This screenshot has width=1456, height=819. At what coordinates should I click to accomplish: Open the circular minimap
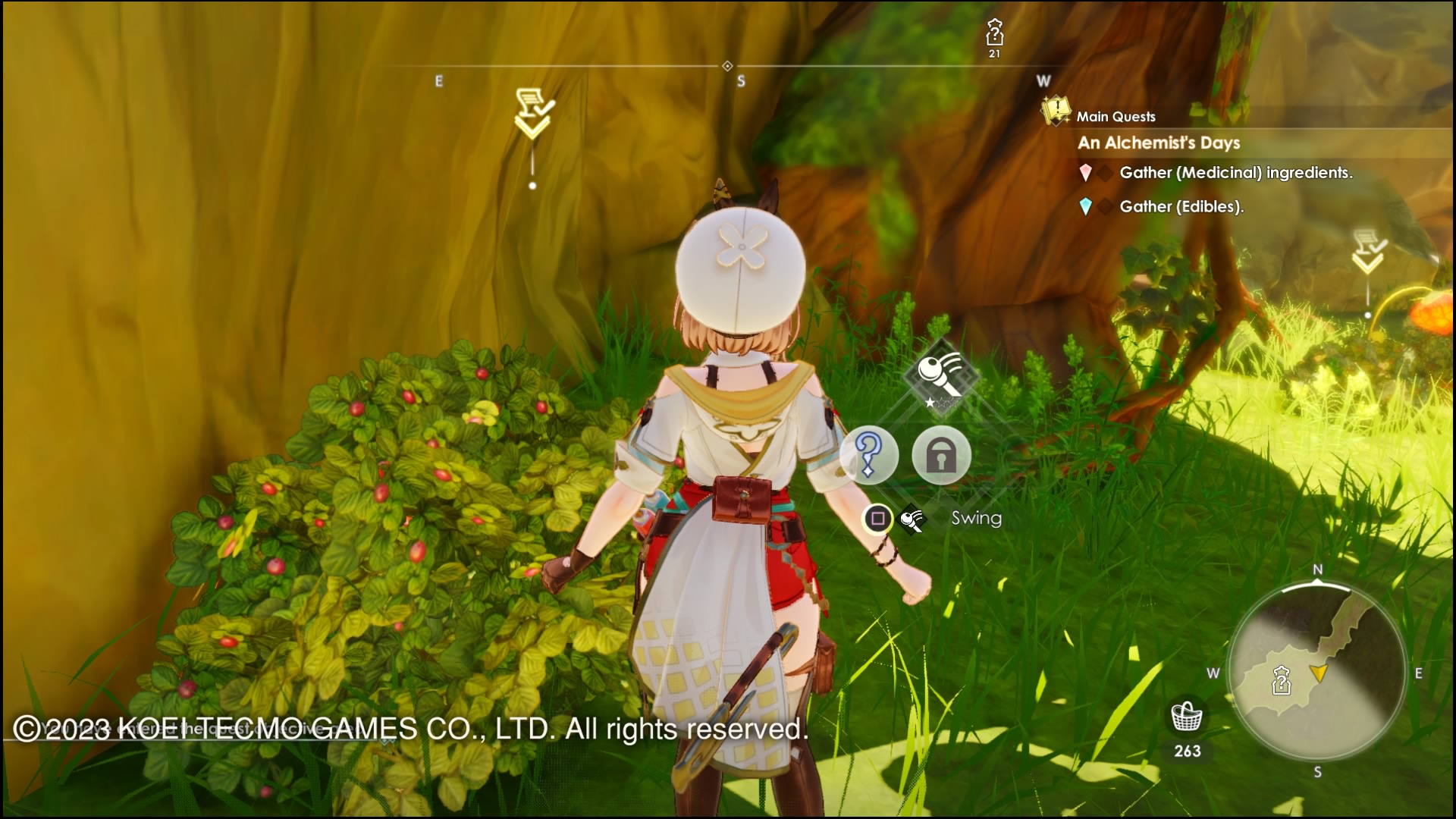(1317, 671)
